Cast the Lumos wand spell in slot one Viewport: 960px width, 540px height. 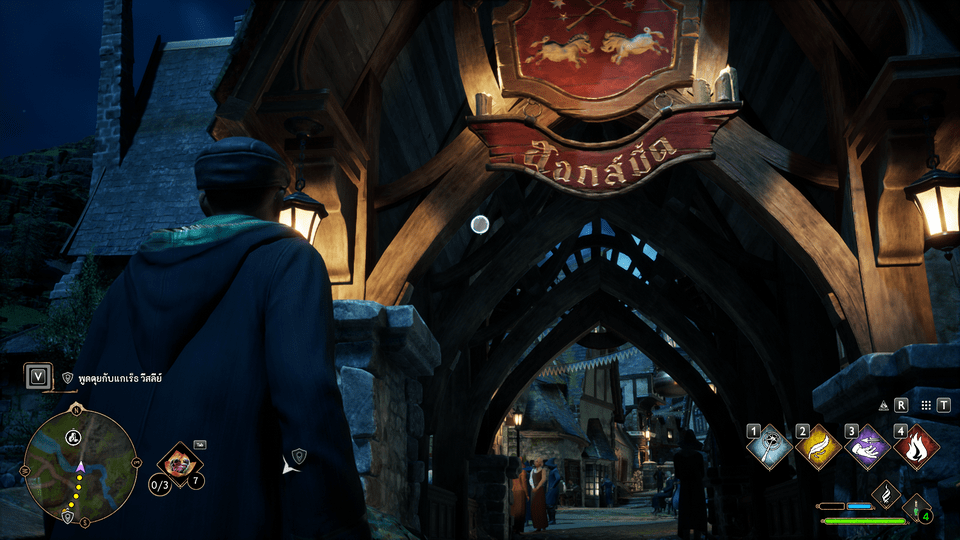pos(770,446)
